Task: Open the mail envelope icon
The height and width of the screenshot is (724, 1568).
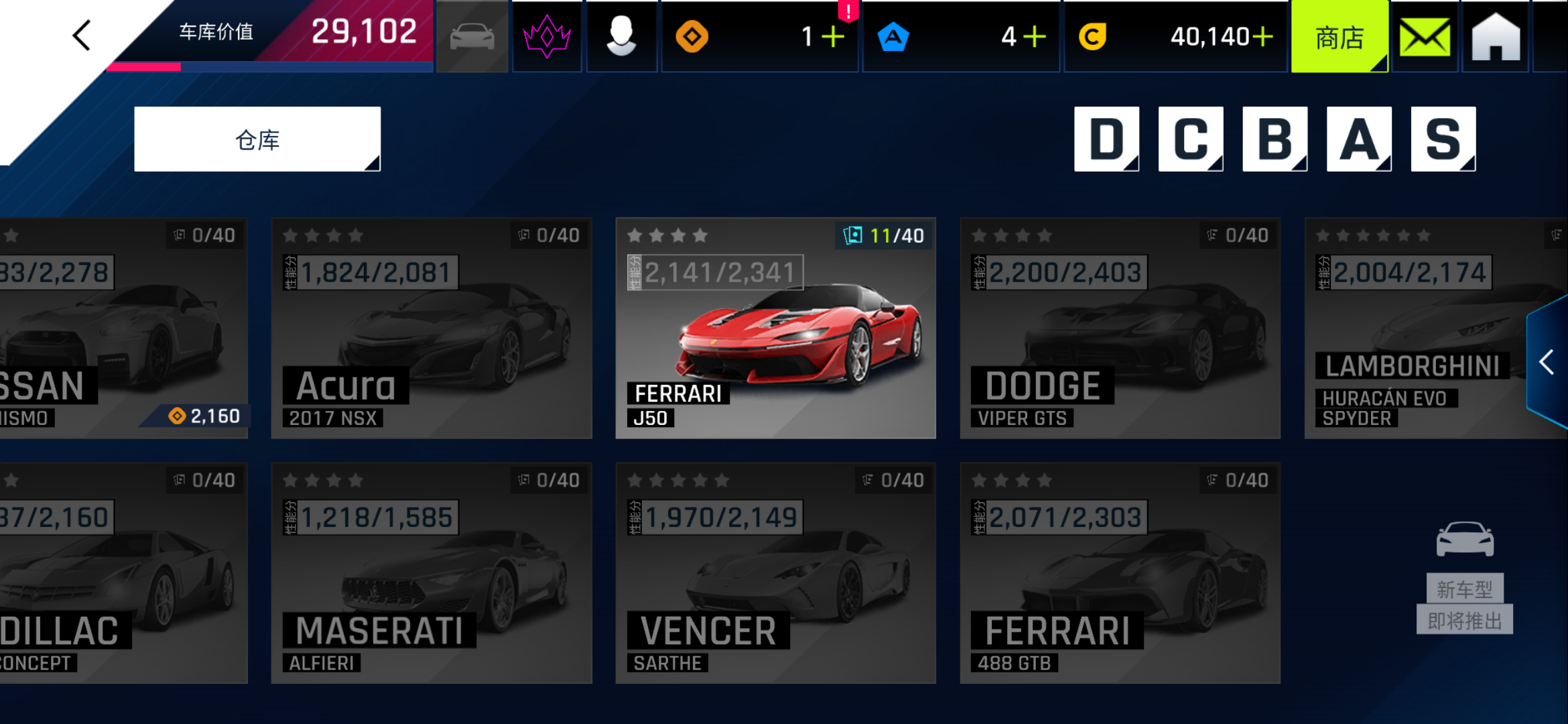Action: point(1425,38)
